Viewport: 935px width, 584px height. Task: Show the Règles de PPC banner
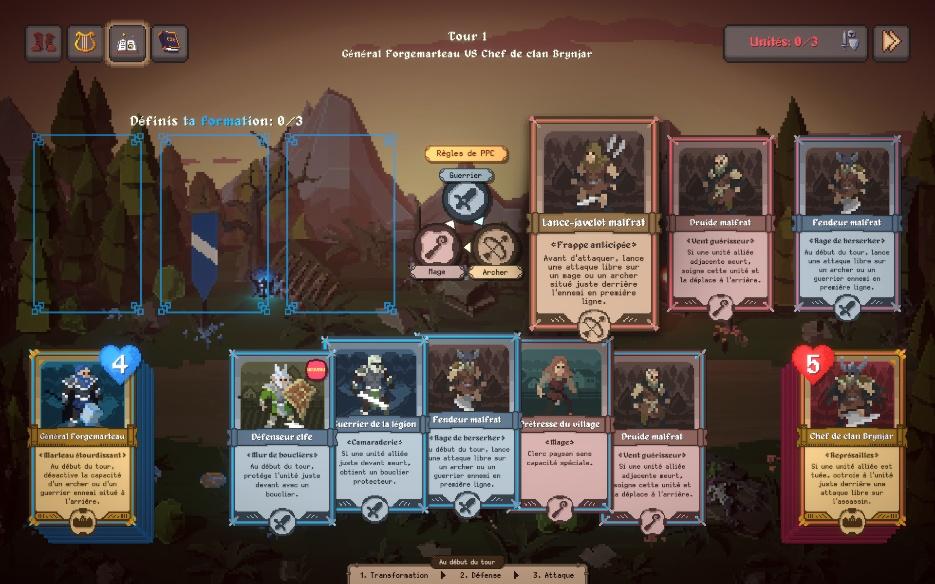coord(466,154)
